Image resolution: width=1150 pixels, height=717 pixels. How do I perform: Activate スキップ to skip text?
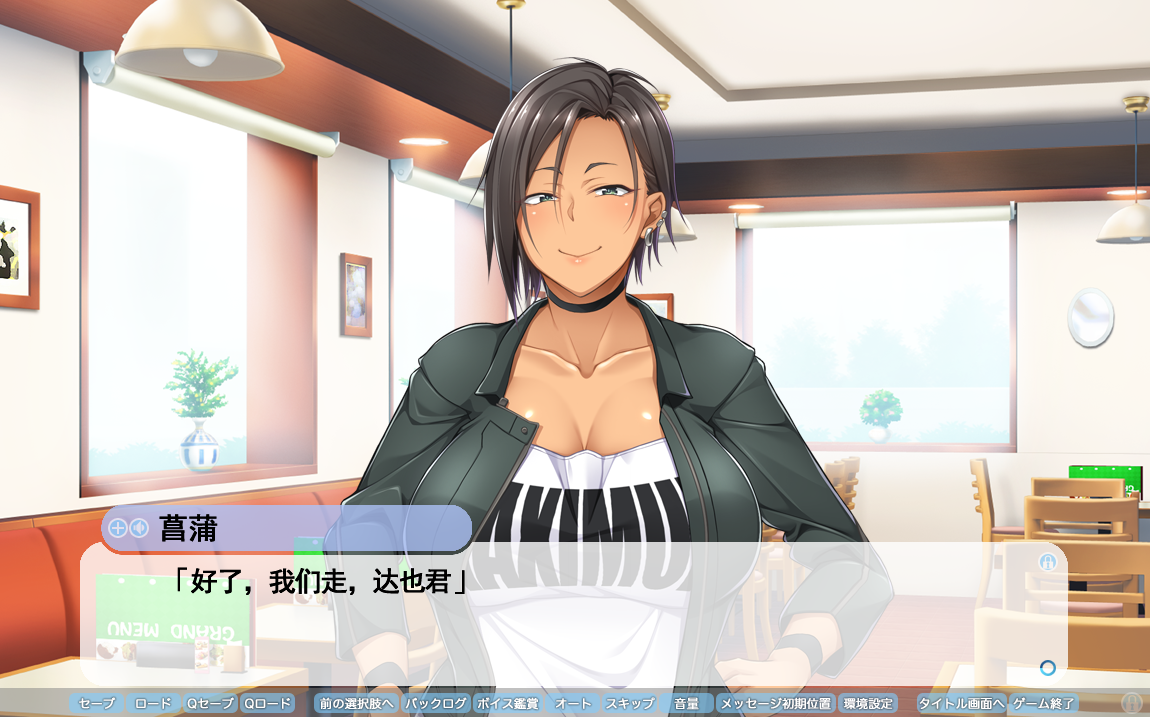point(630,704)
